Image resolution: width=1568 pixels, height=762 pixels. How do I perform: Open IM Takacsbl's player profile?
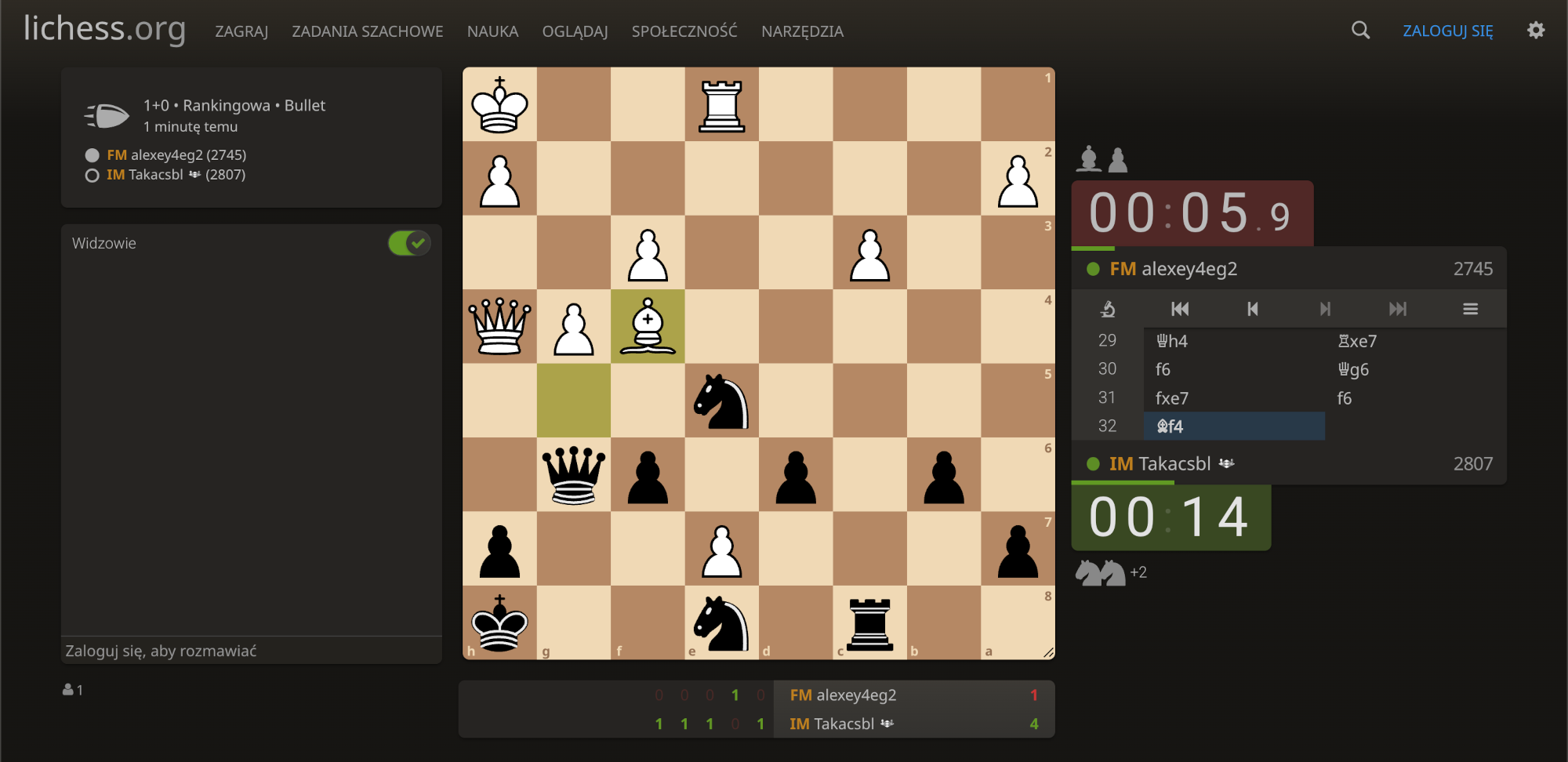point(1174,463)
